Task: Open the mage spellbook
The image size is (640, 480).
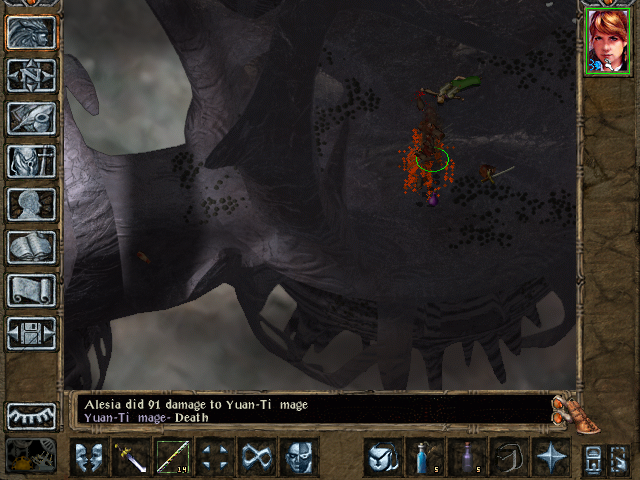Action: tap(31, 247)
